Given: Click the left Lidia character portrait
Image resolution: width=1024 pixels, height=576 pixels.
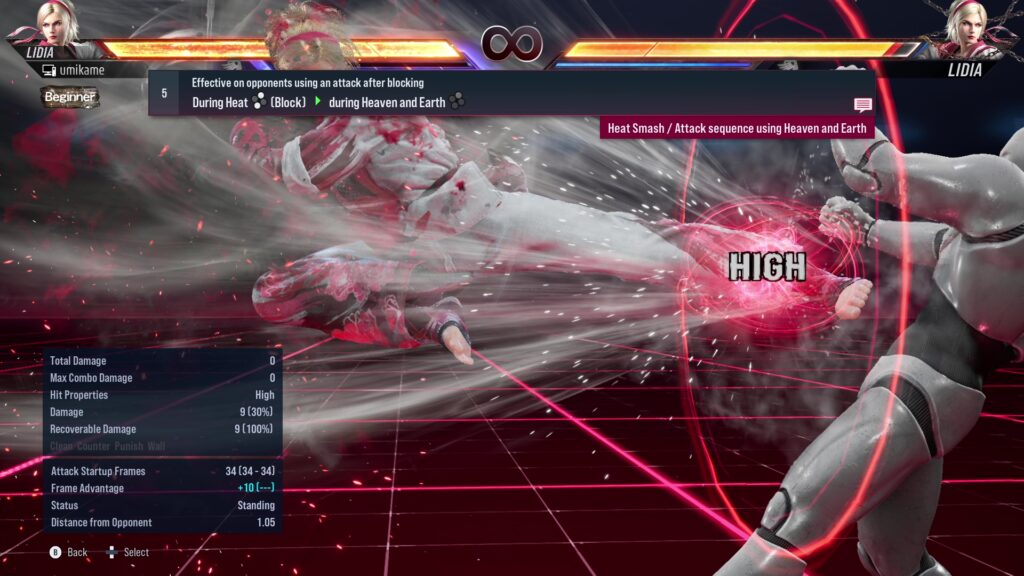Looking at the screenshot, I should coord(57,24).
